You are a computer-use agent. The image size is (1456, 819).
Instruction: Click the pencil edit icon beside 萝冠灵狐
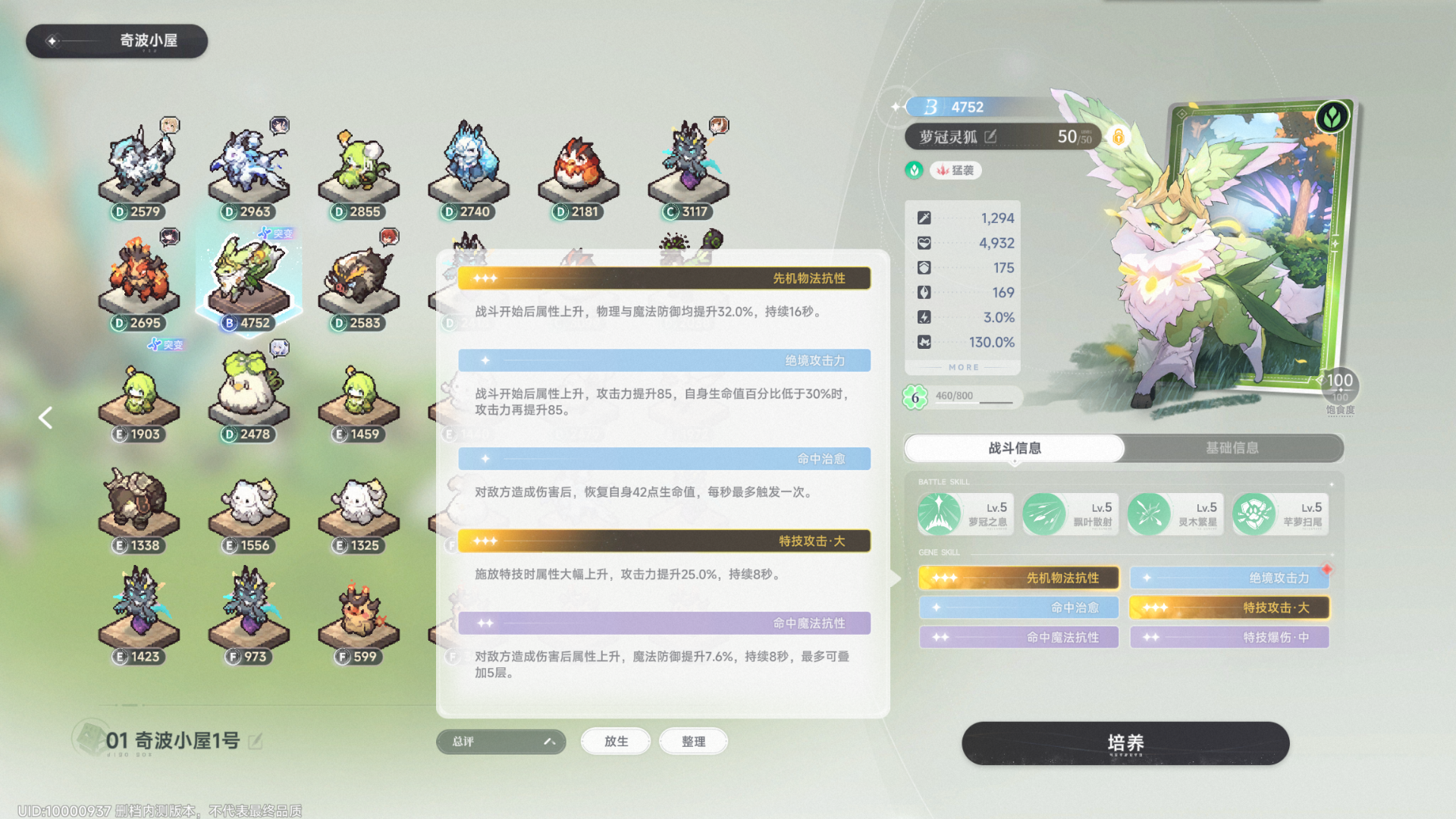click(x=992, y=137)
